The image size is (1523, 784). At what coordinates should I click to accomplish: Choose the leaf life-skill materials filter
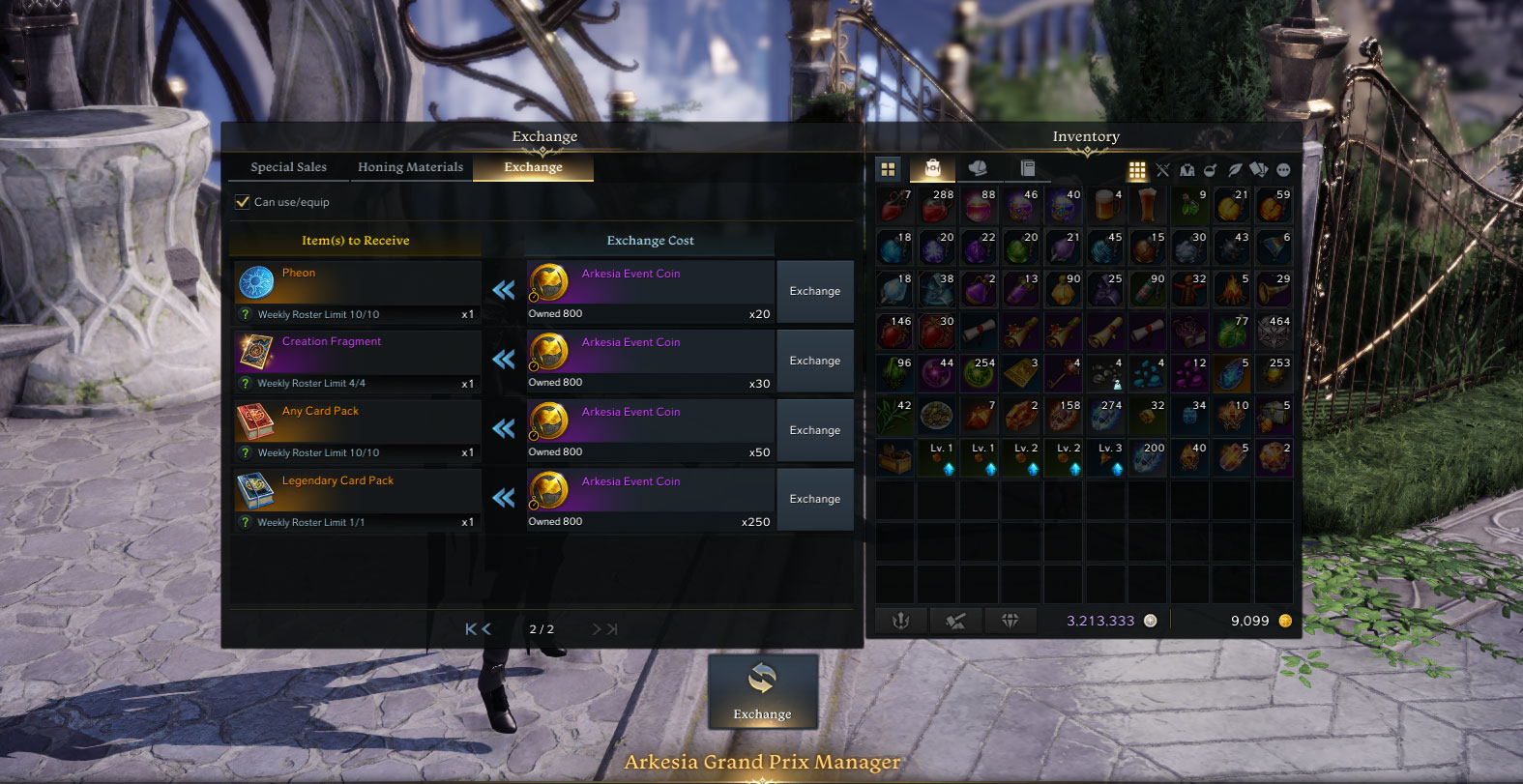pyautogui.click(x=1236, y=169)
